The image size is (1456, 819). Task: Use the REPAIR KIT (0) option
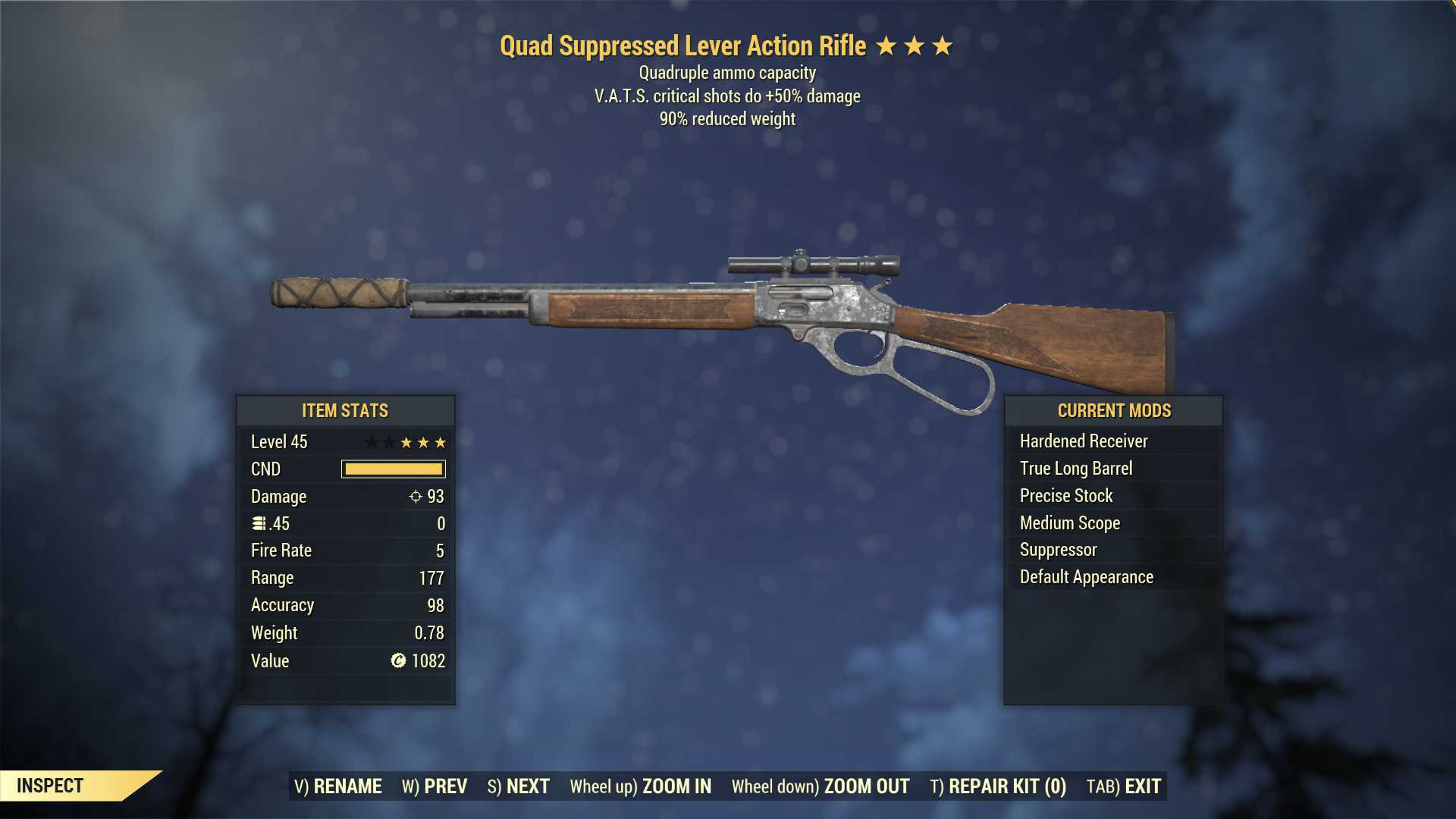(x=998, y=786)
